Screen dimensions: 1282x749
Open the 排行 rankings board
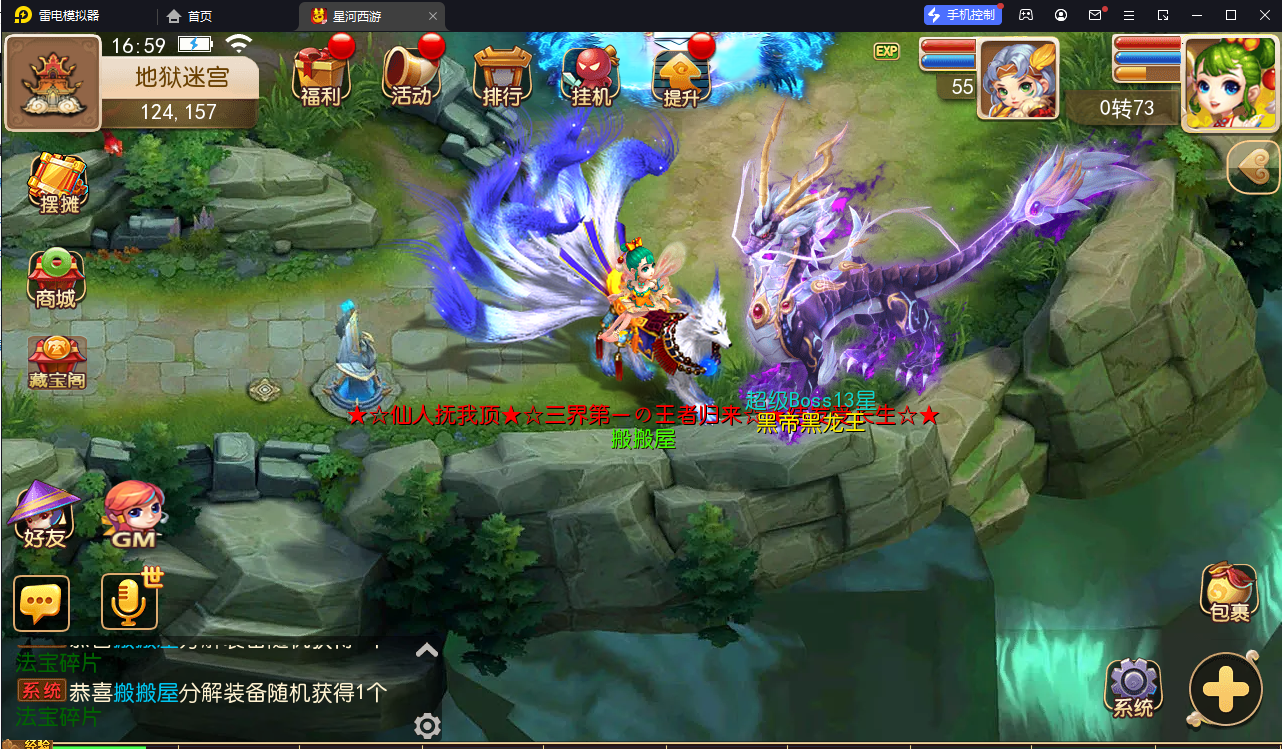pyautogui.click(x=502, y=75)
